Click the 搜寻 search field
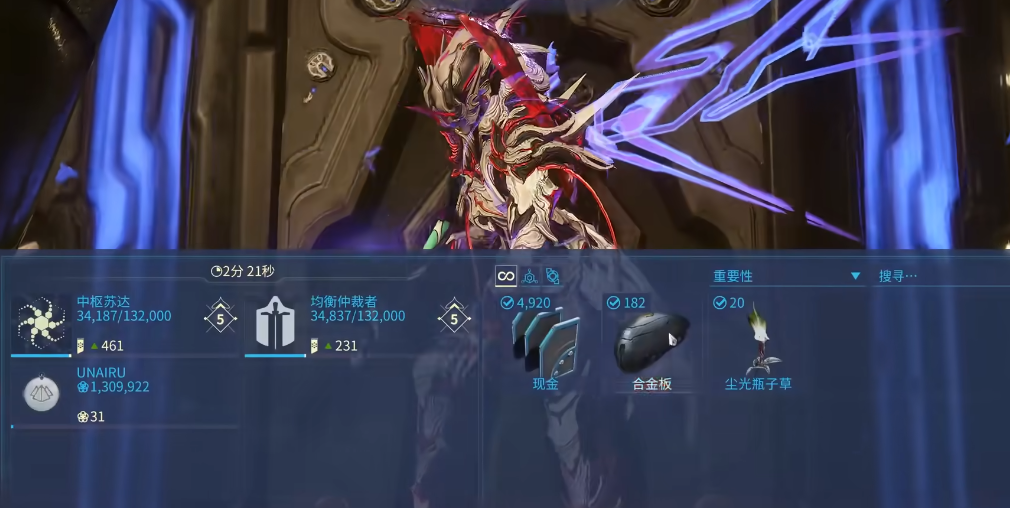 [938, 276]
